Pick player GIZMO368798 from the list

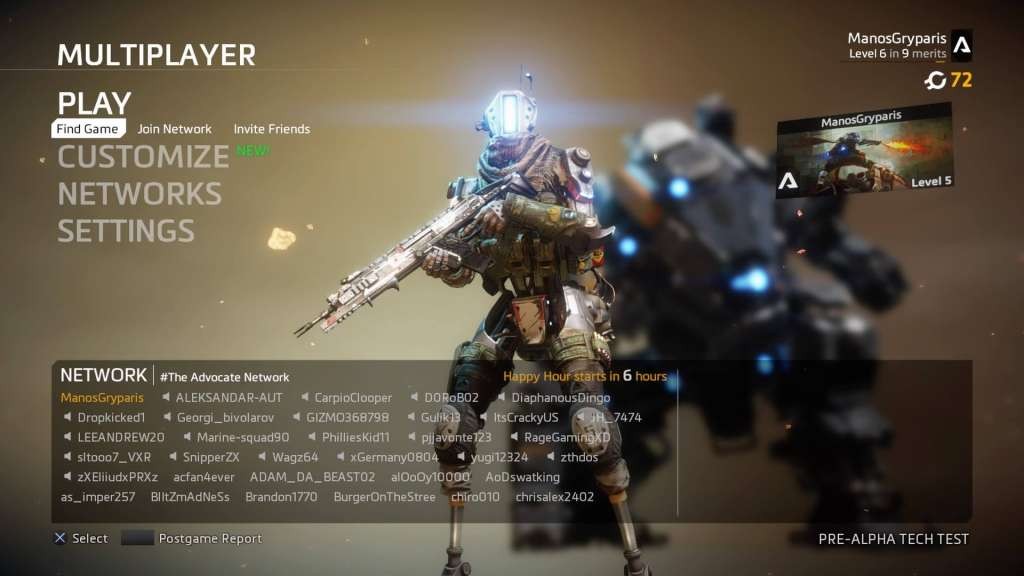pyautogui.click(x=348, y=417)
